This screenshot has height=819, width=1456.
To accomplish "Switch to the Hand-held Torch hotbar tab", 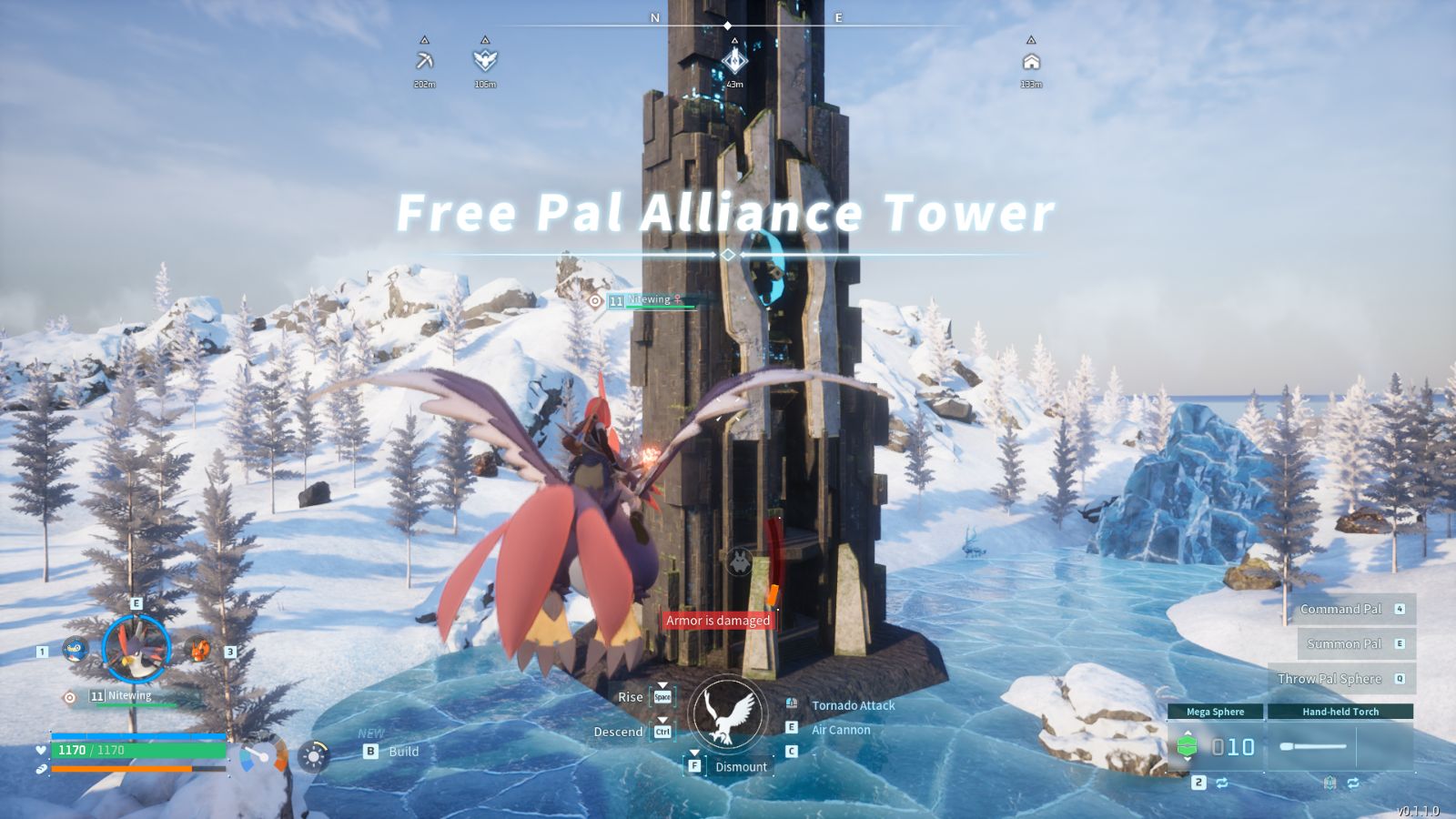I will click(1340, 711).
